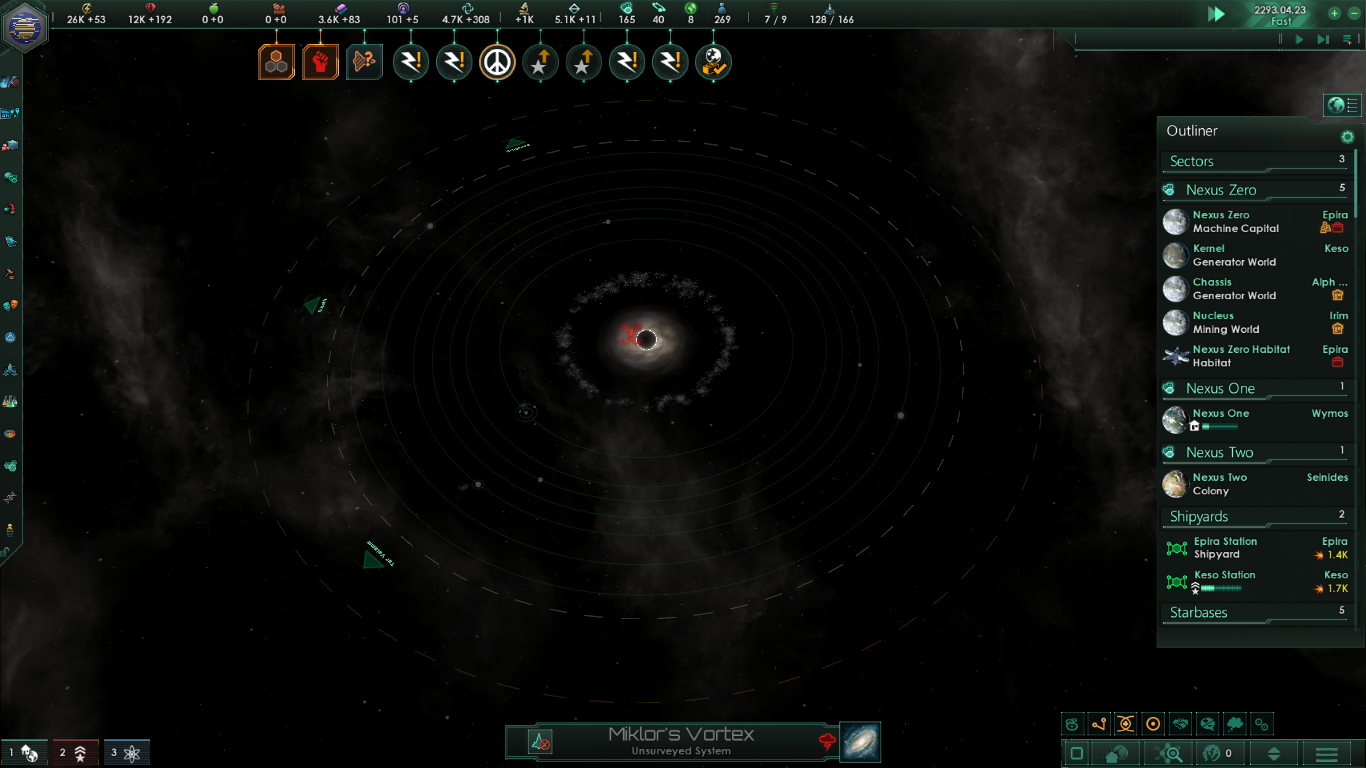
Task: Decrease game speed with the minus button
Action: tap(1354, 14)
